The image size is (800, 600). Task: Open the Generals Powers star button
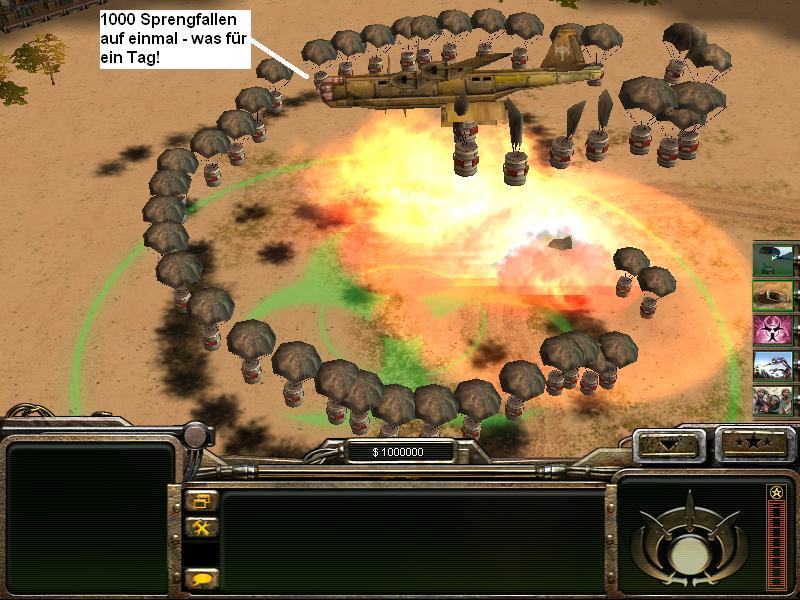[x=753, y=443]
